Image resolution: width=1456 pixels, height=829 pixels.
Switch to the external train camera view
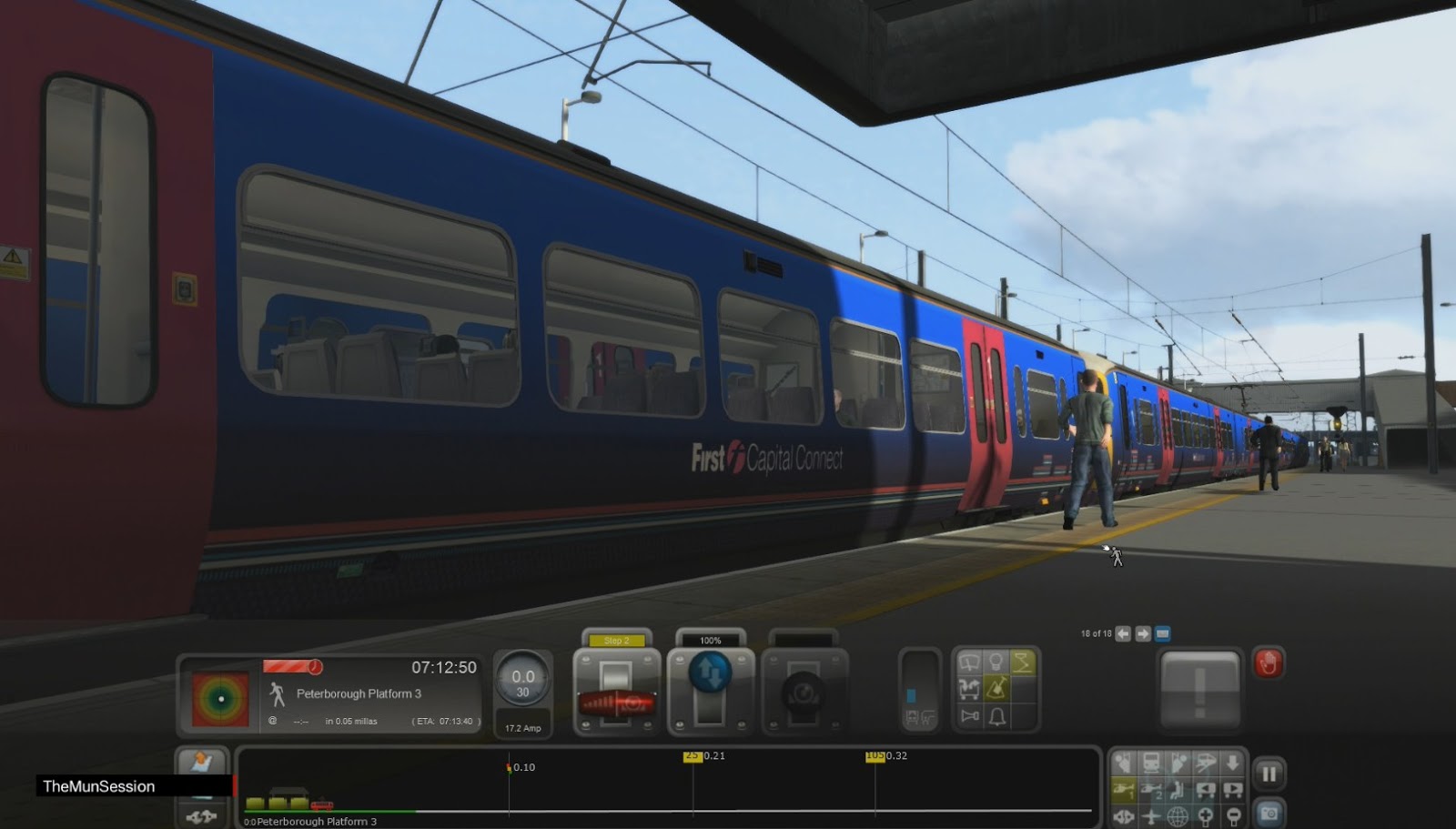(1149, 763)
